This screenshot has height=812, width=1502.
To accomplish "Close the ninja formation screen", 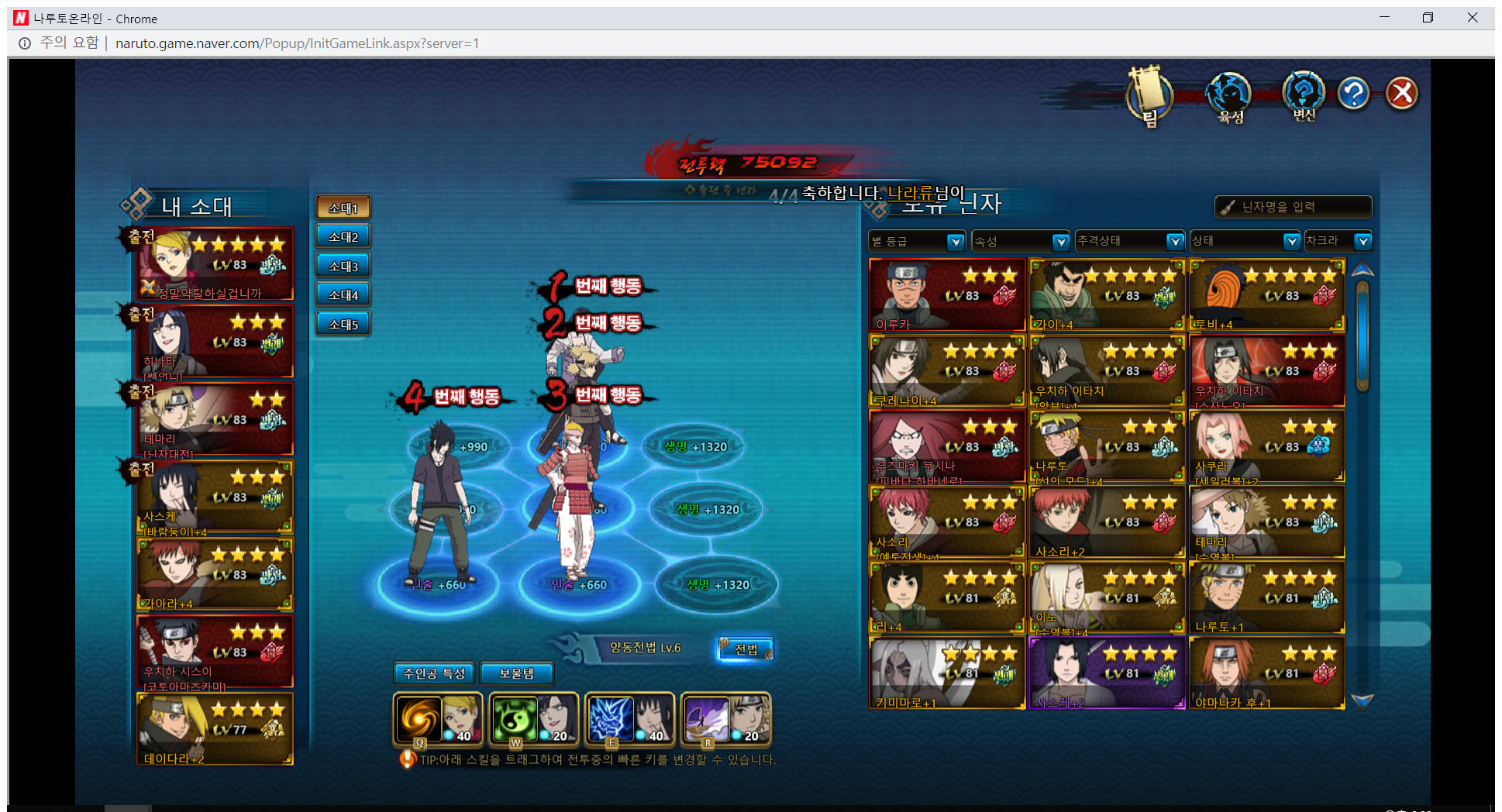I will click(1401, 94).
